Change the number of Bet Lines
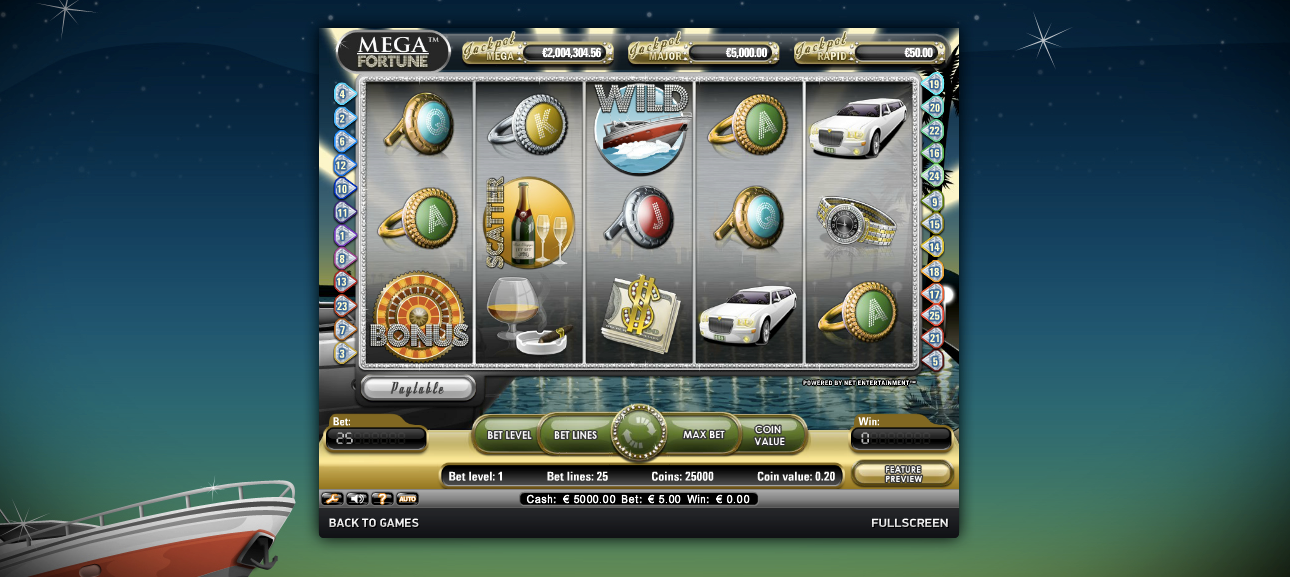This screenshot has height=577, width=1290. [575, 435]
